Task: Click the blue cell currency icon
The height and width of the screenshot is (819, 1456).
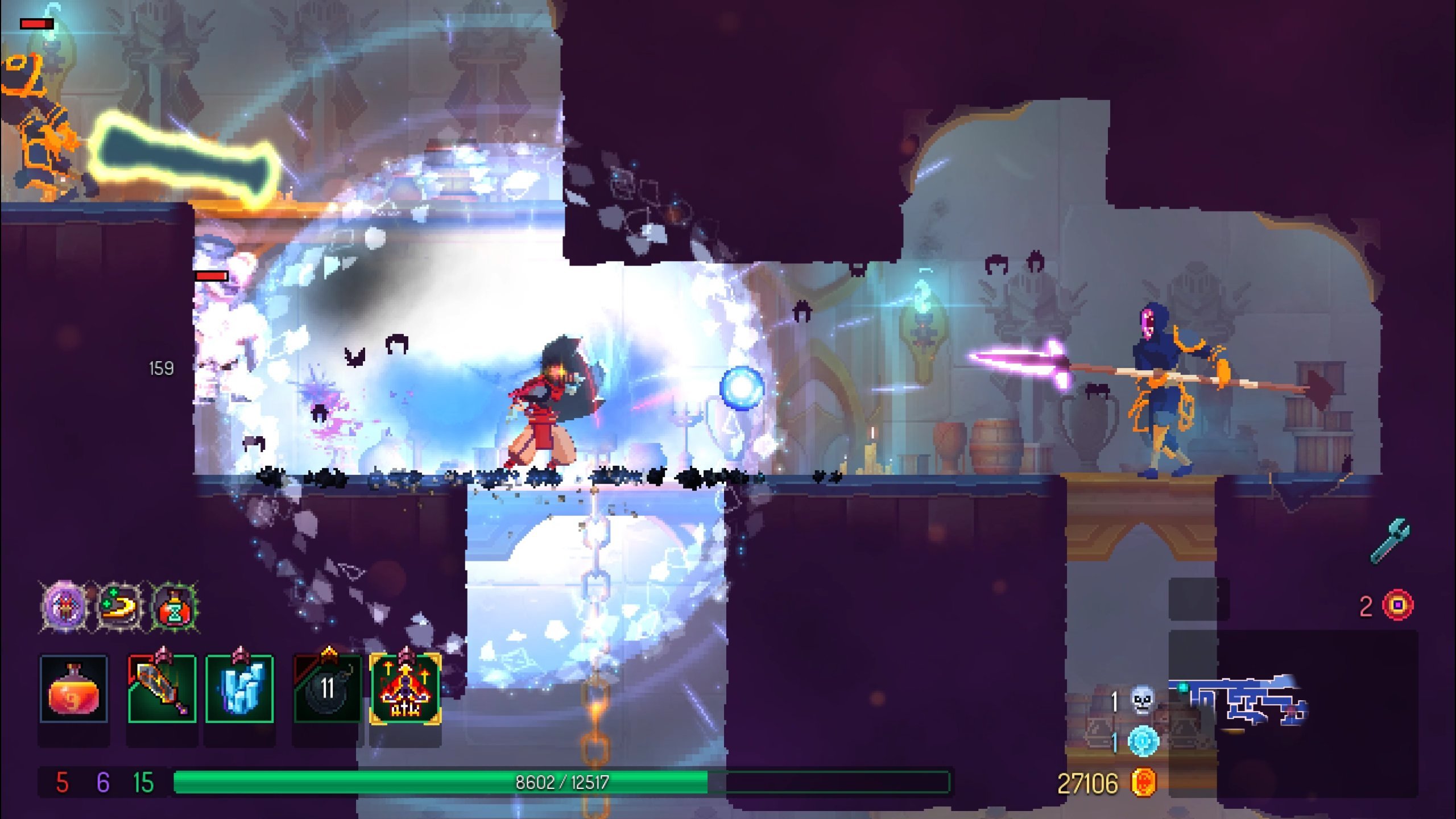Action: pyautogui.click(x=1143, y=742)
